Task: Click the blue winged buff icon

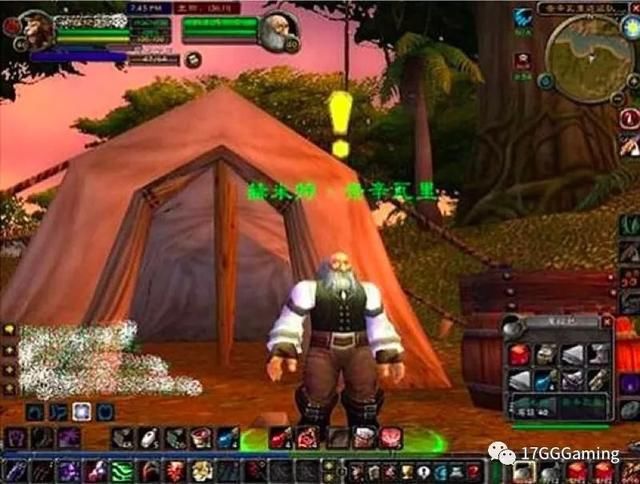Action: pyautogui.click(x=523, y=17)
